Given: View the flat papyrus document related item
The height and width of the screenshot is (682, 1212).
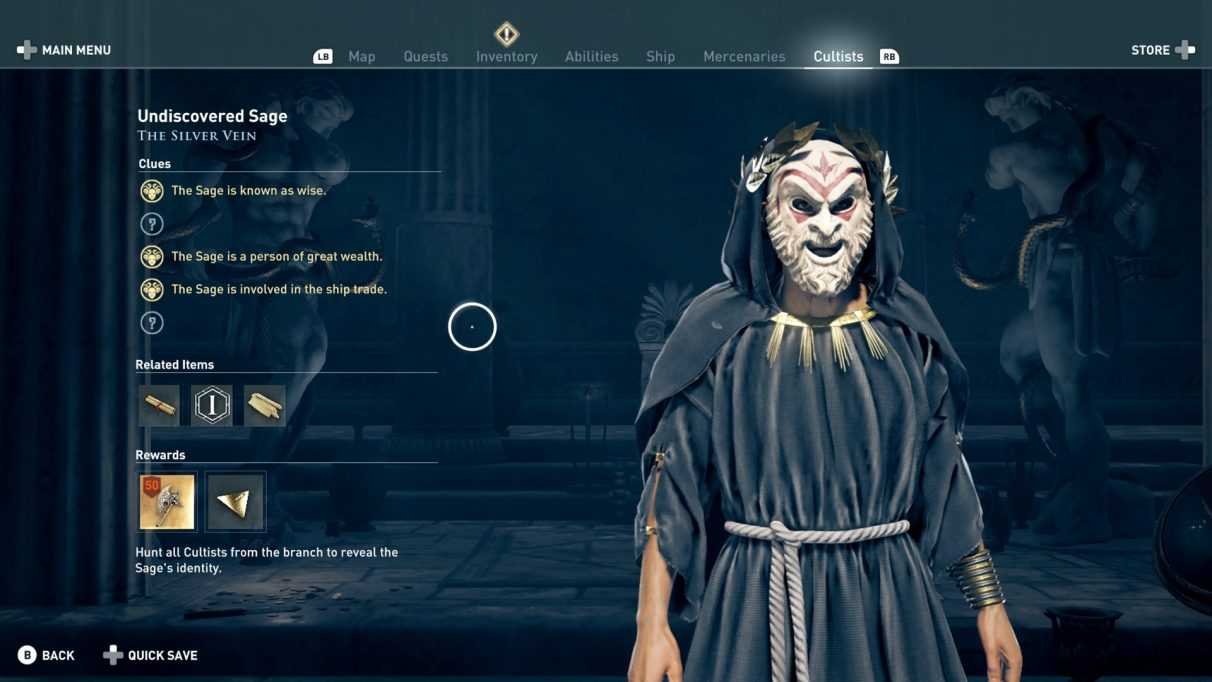Looking at the screenshot, I should point(265,406).
